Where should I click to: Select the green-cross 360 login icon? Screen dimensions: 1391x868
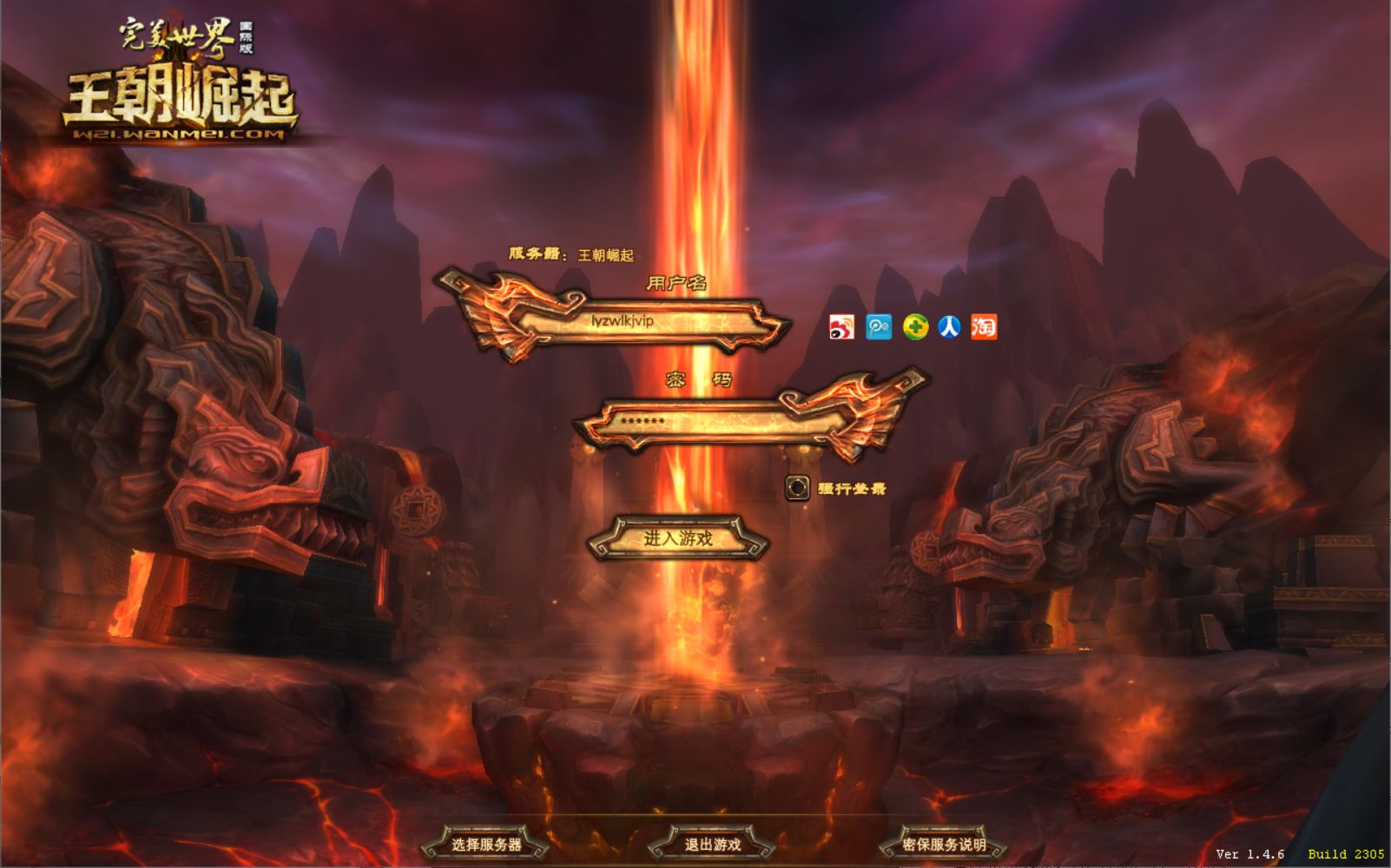click(x=915, y=327)
